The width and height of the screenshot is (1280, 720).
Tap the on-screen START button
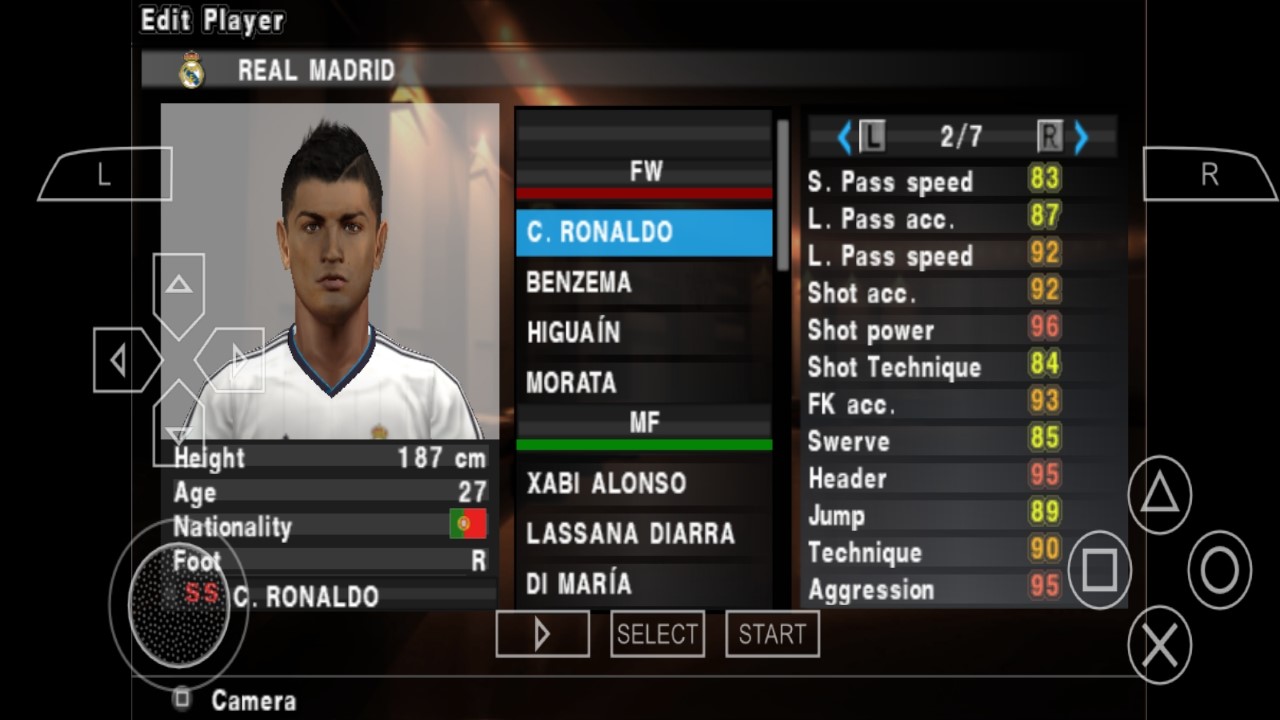point(772,634)
